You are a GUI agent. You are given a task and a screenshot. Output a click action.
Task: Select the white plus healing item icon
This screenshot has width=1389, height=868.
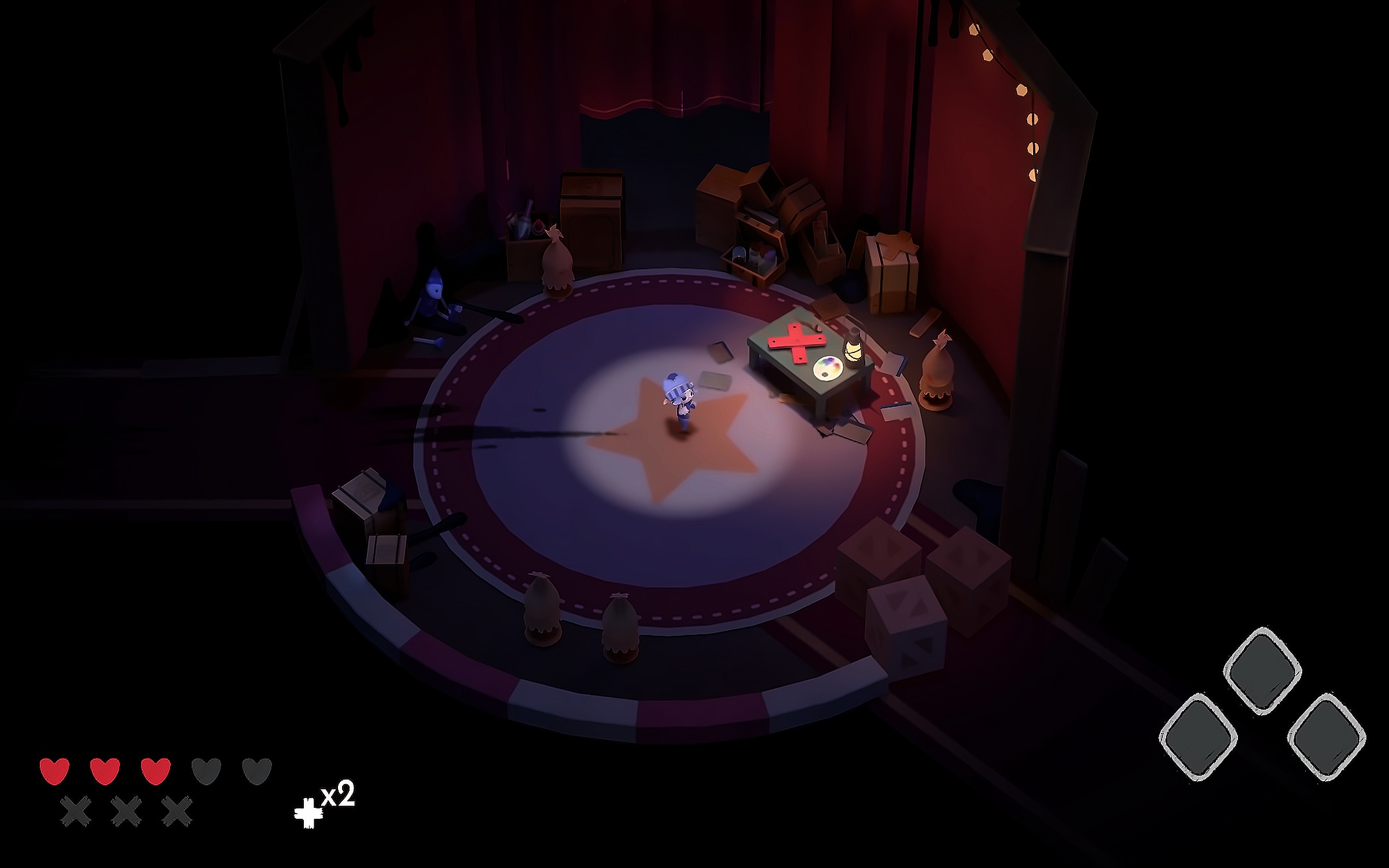[x=308, y=814]
